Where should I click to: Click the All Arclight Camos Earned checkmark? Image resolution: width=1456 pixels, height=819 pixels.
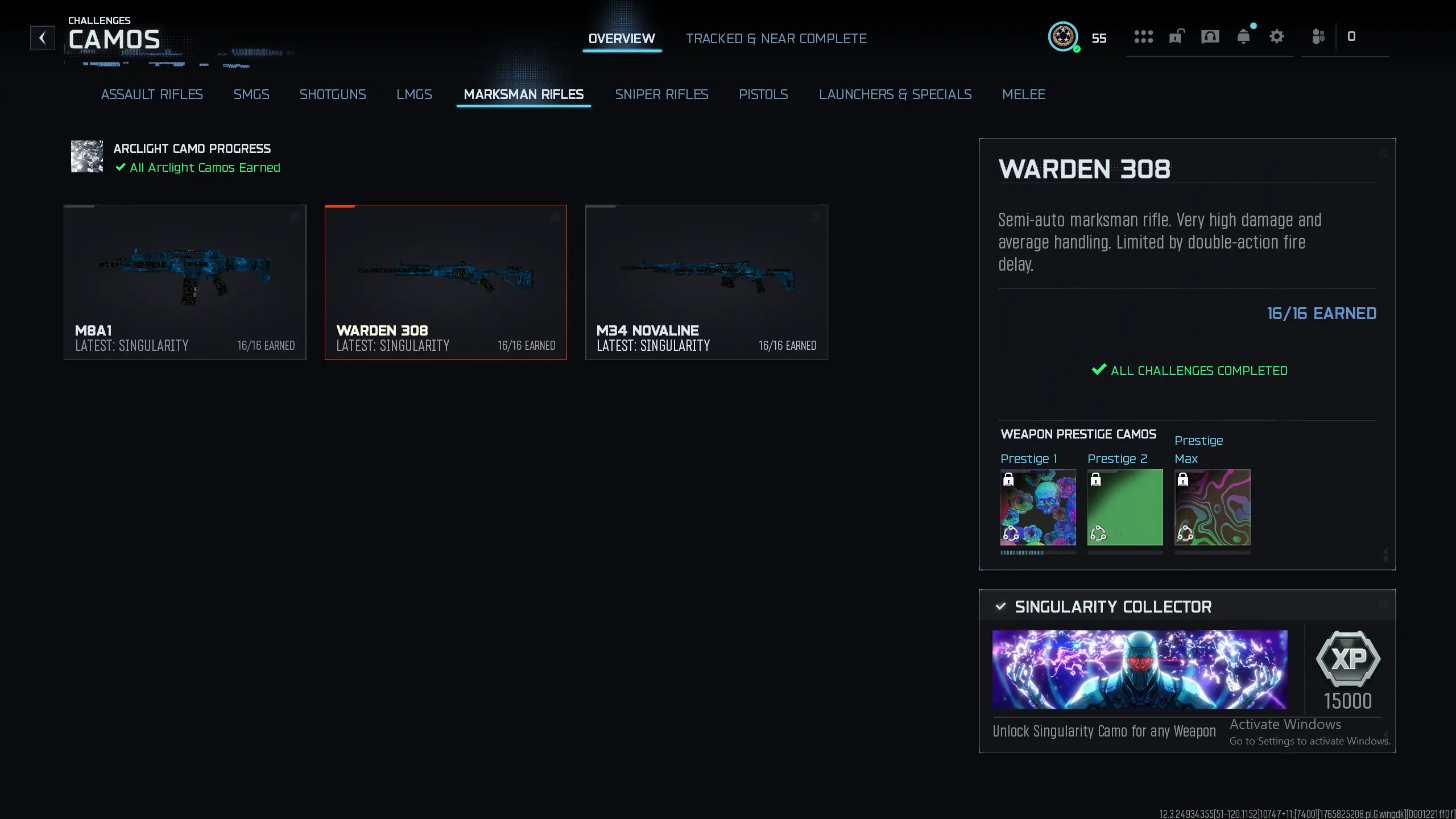coord(120,168)
